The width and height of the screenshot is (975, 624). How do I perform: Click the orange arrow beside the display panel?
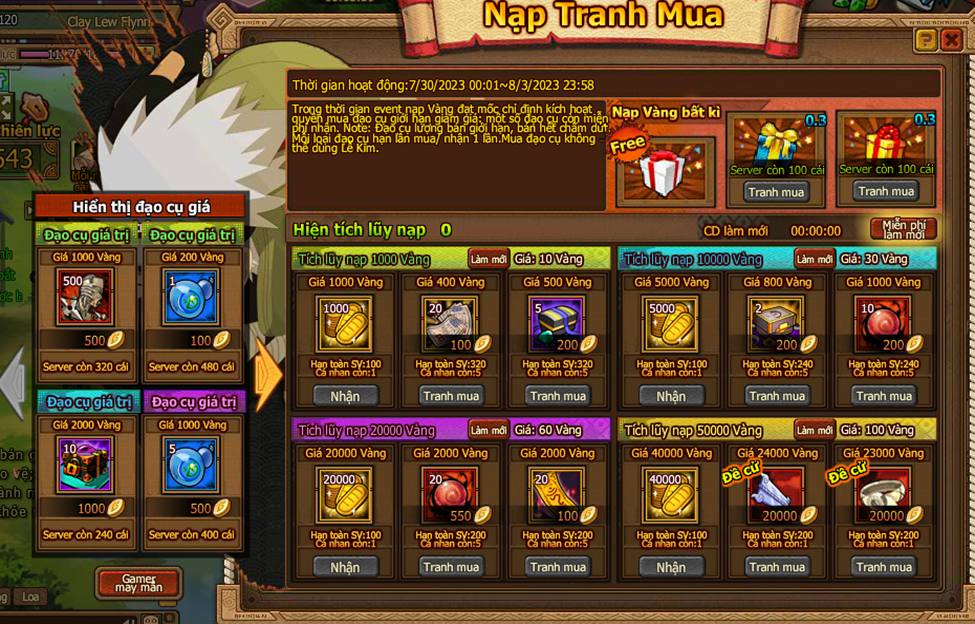click(x=268, y=376)
